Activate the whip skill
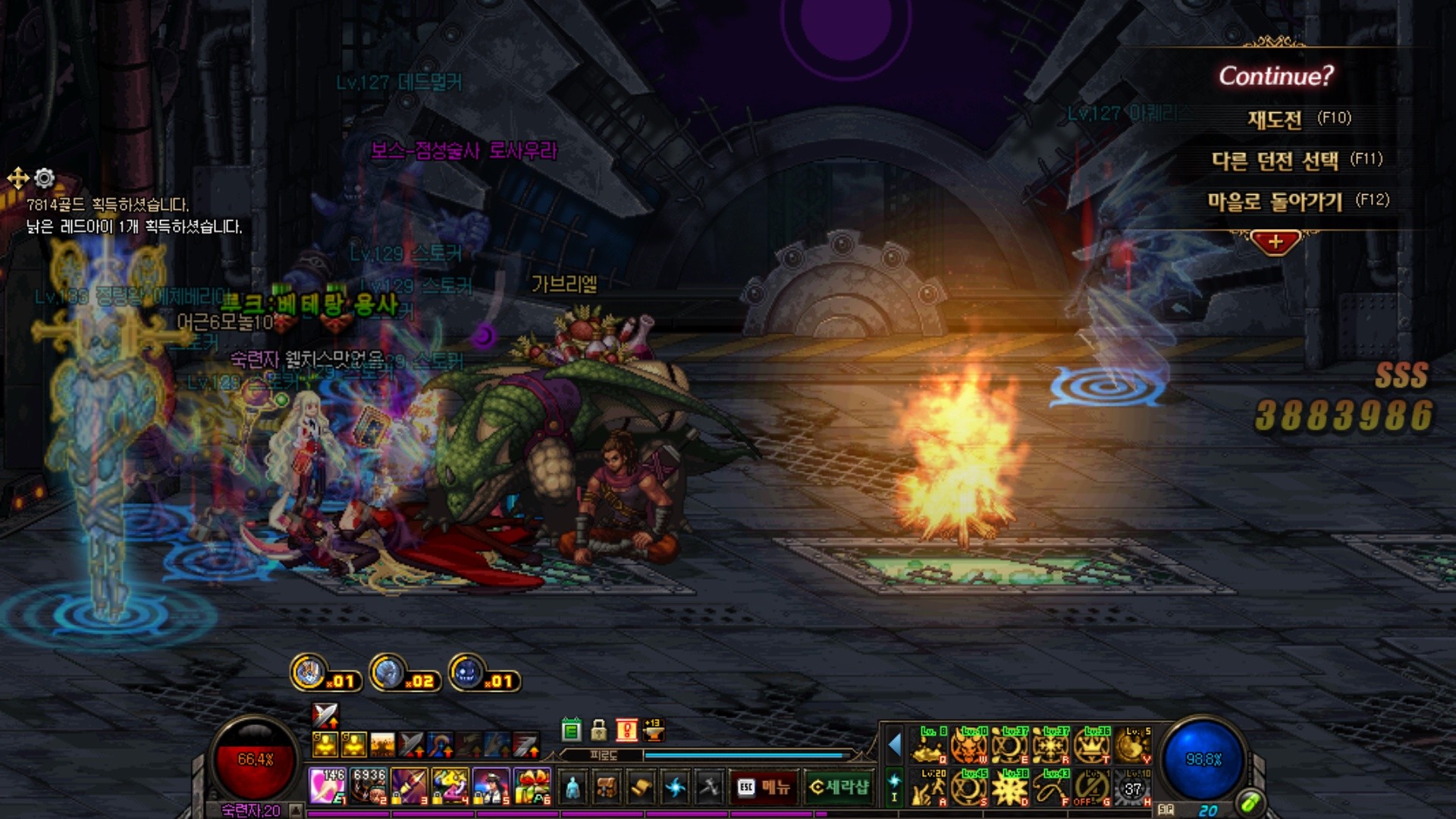The height and width of the screenshot is (819, 1456). 1051,789
